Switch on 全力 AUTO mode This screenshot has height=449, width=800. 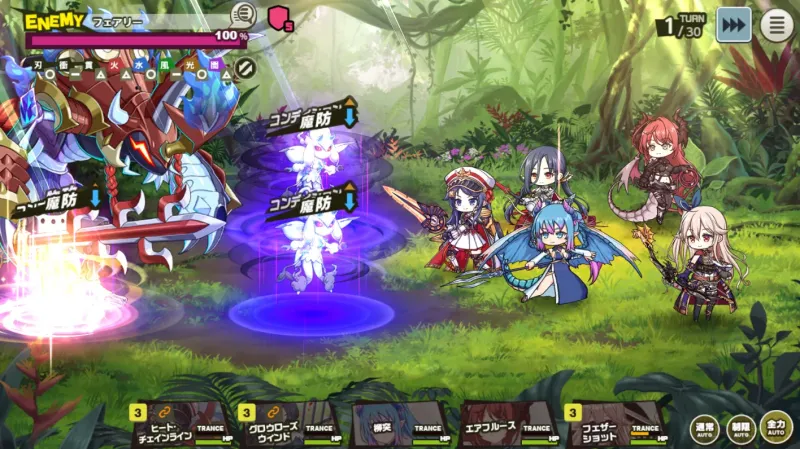776,428
